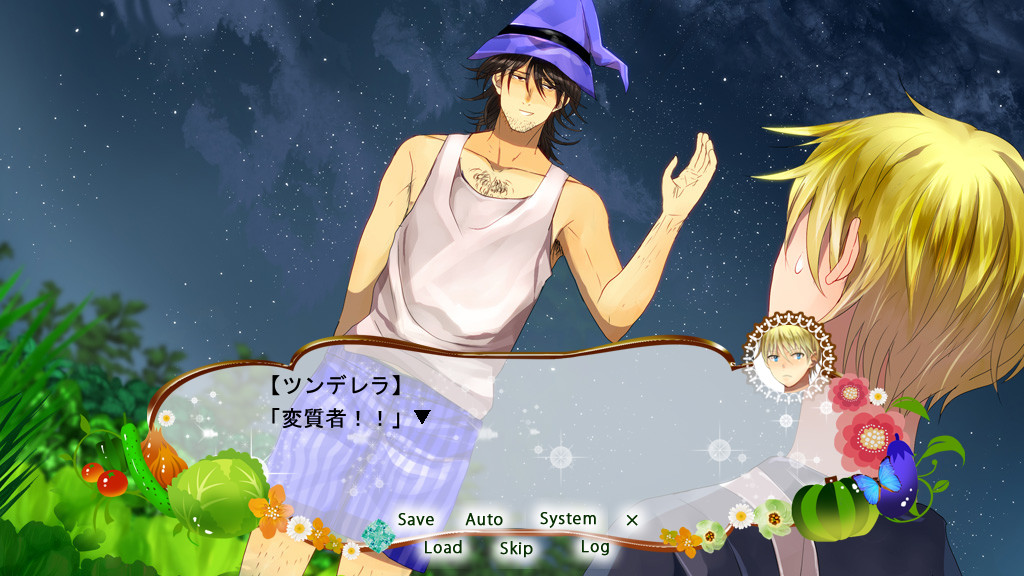
Task: Open the Save menu
Action: (416, 520)
